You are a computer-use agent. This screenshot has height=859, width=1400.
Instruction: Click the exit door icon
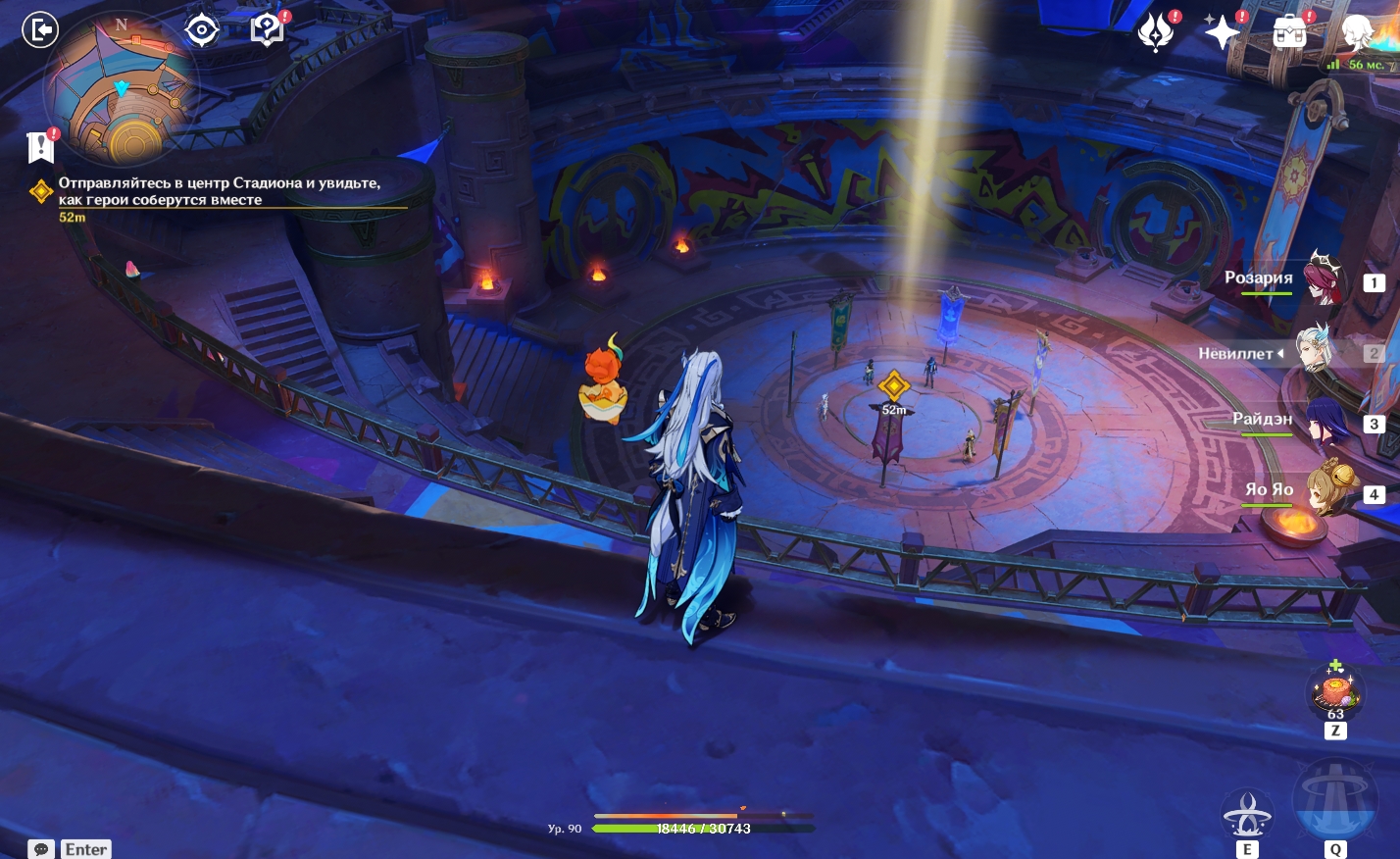(41, 30)
